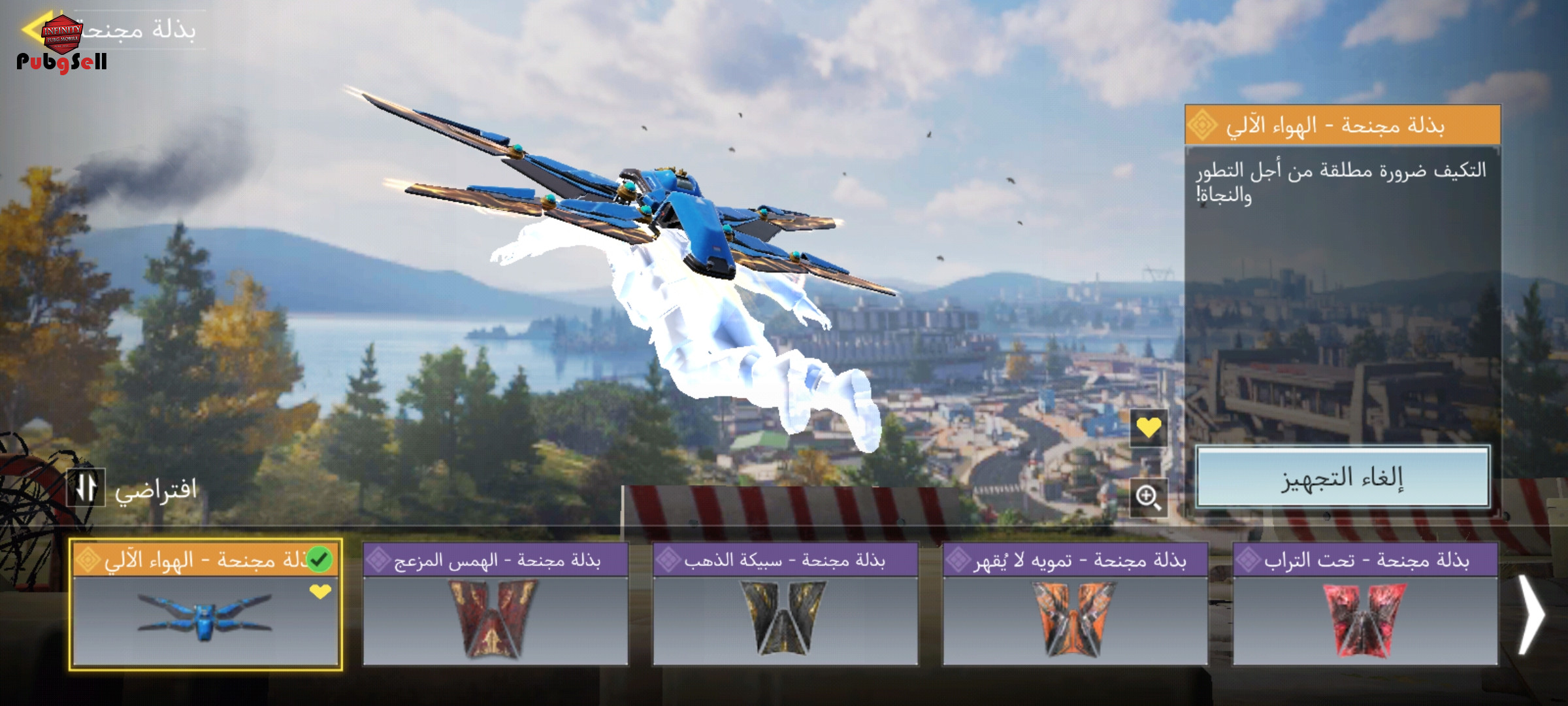Show next wingsuits with the right arrow
Screen dimensions: 1568x706
pyautogui.click(x=1531, y=614)
